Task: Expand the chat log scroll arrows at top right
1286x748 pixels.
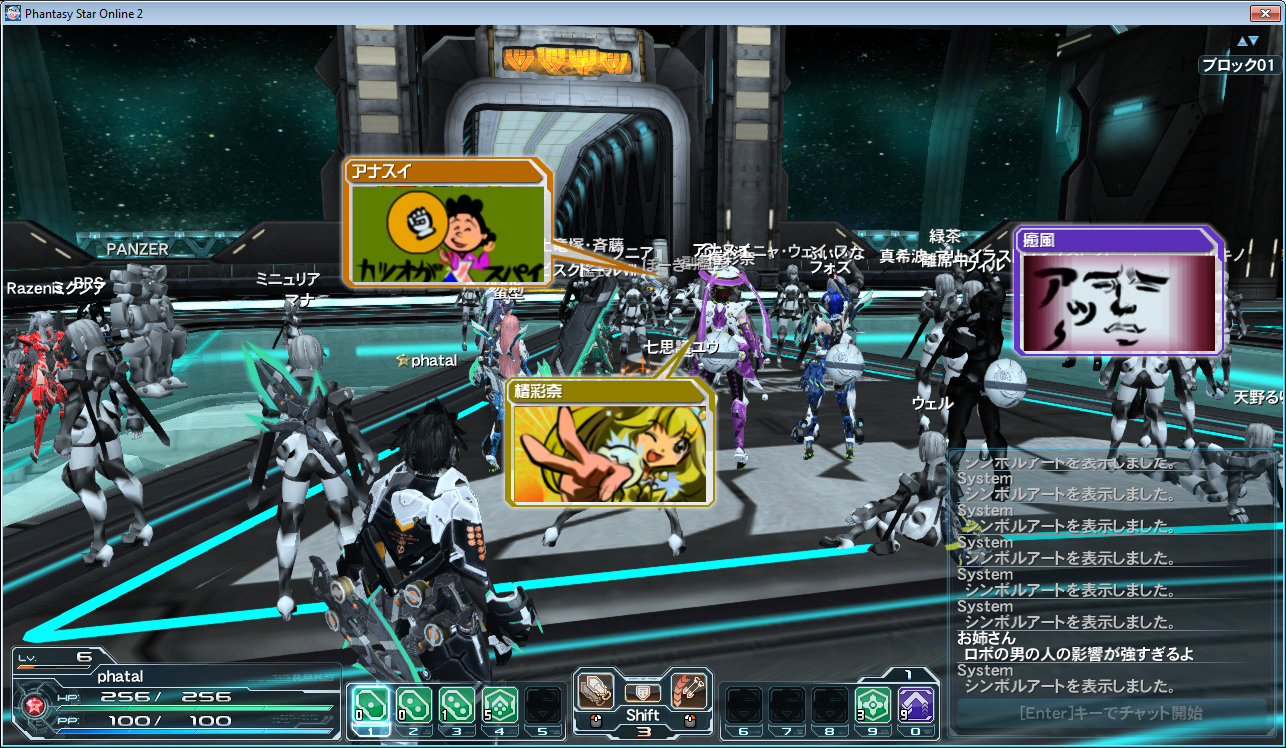Action: point(1247,40)
